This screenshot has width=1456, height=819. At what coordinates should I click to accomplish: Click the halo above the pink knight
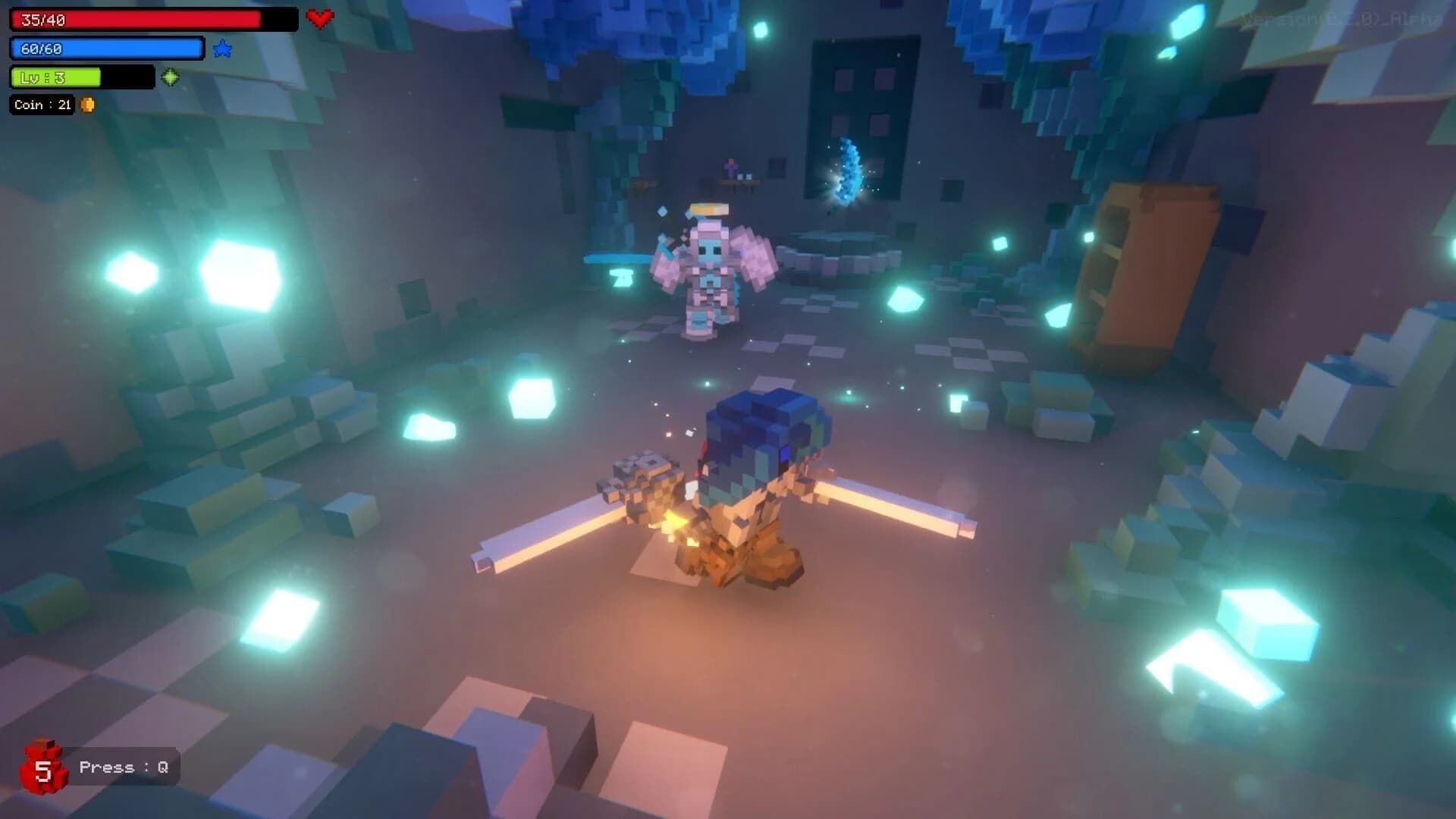point(711,209)
